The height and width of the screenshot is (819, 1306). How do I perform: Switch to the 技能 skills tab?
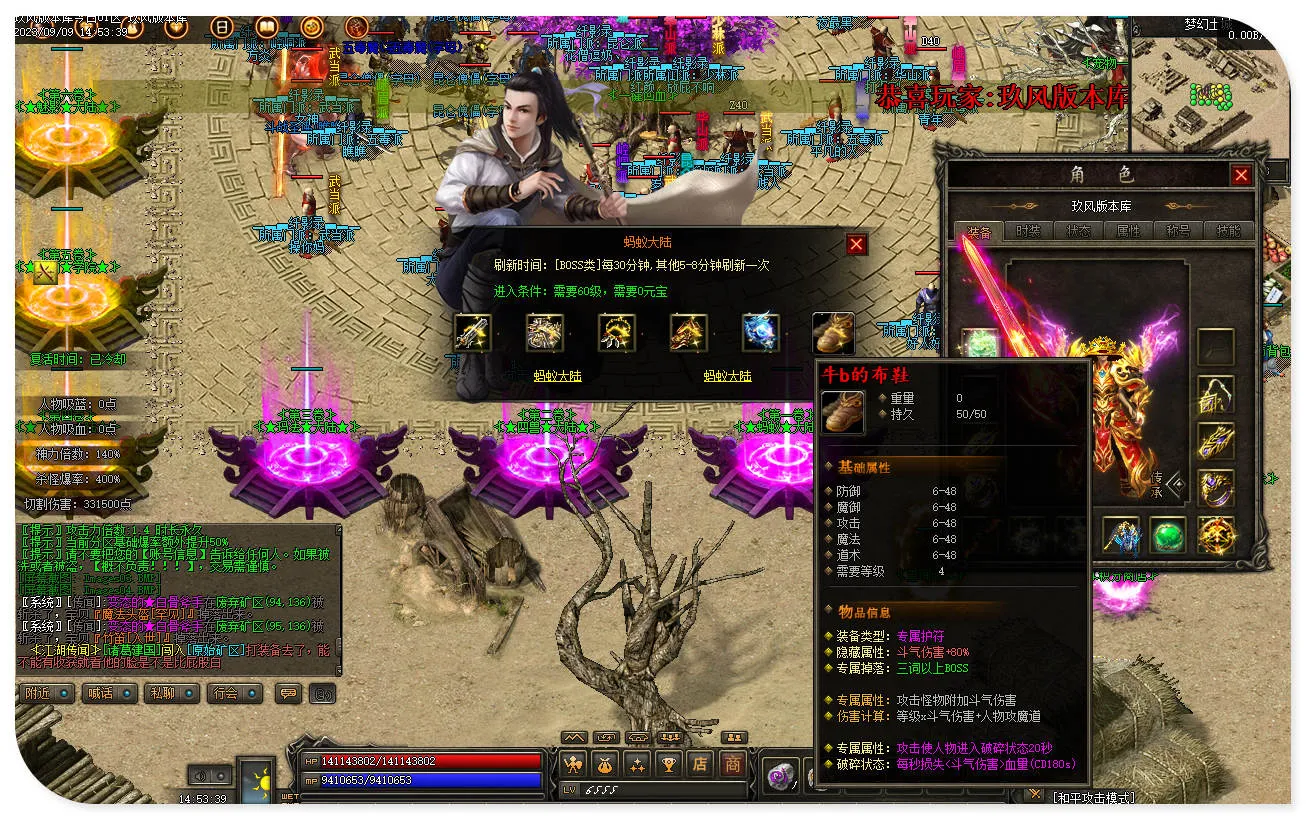(x=1228, y=230)
